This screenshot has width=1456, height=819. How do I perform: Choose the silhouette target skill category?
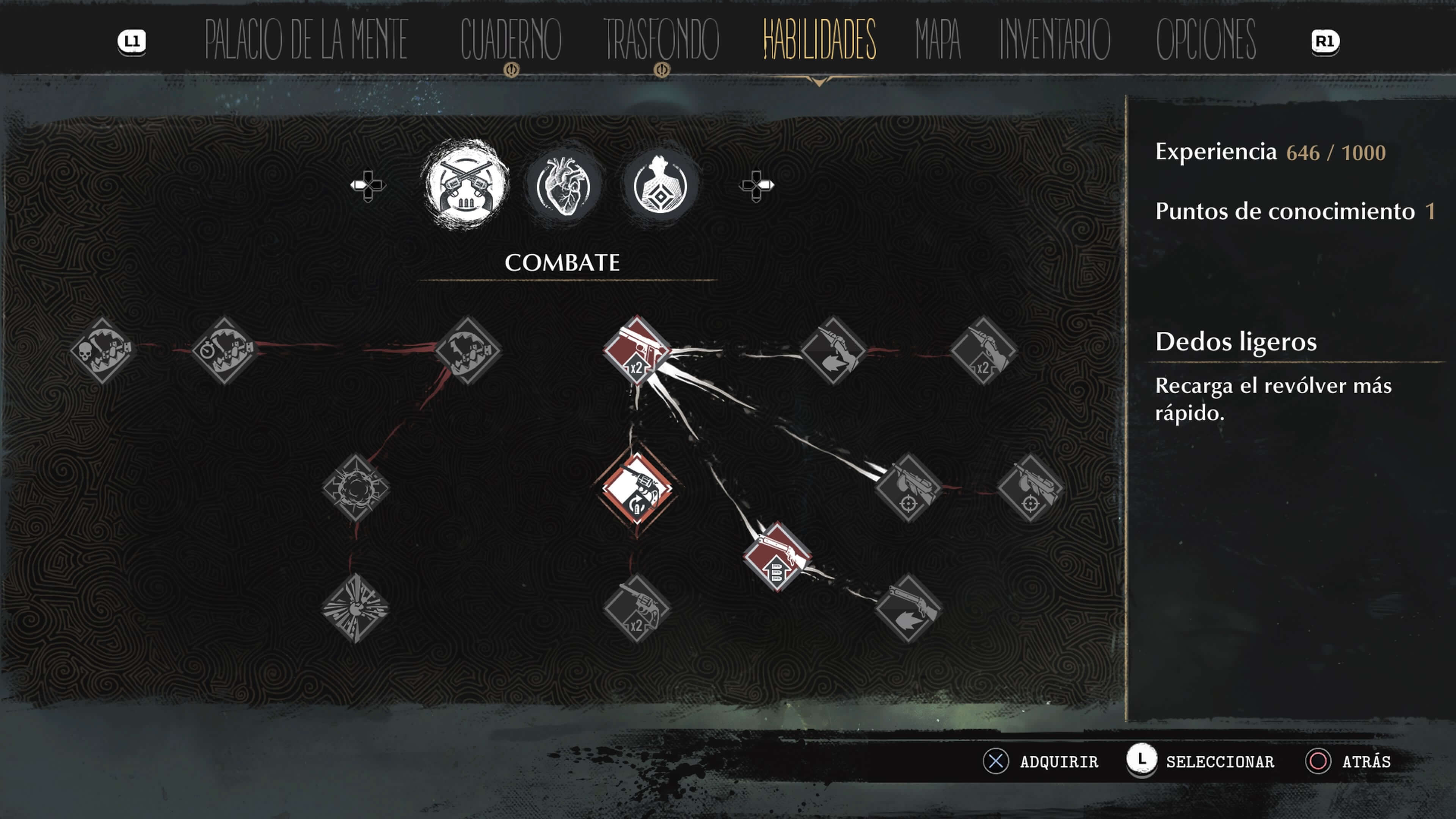[x=660, y=185]
